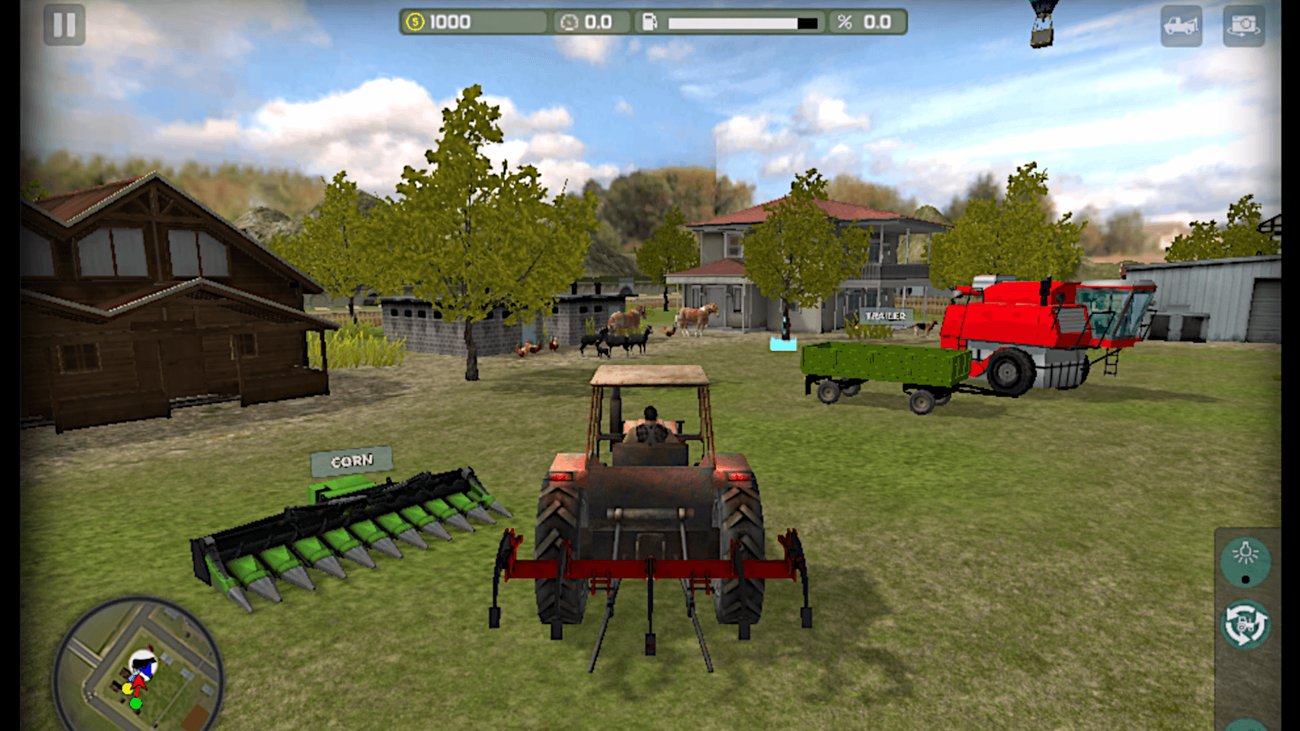
Task: Tap the speedometer icon showing 0.0
Action: coord(571,20)
